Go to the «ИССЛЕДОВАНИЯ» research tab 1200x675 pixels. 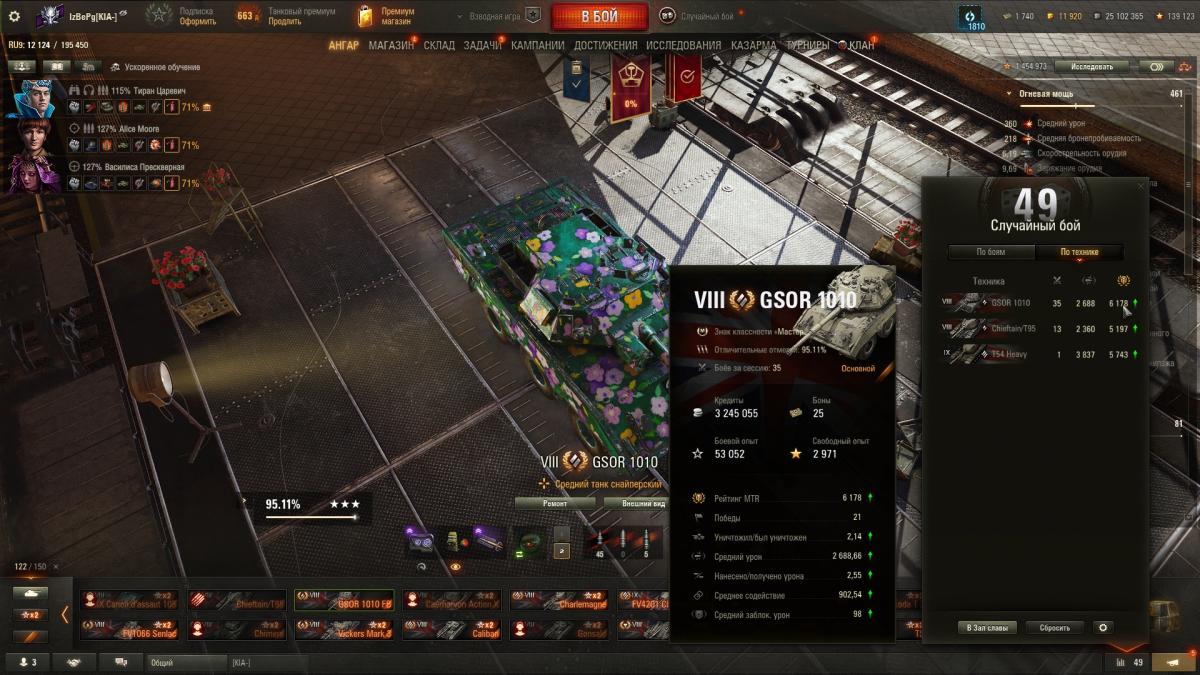tap(683, 46)
